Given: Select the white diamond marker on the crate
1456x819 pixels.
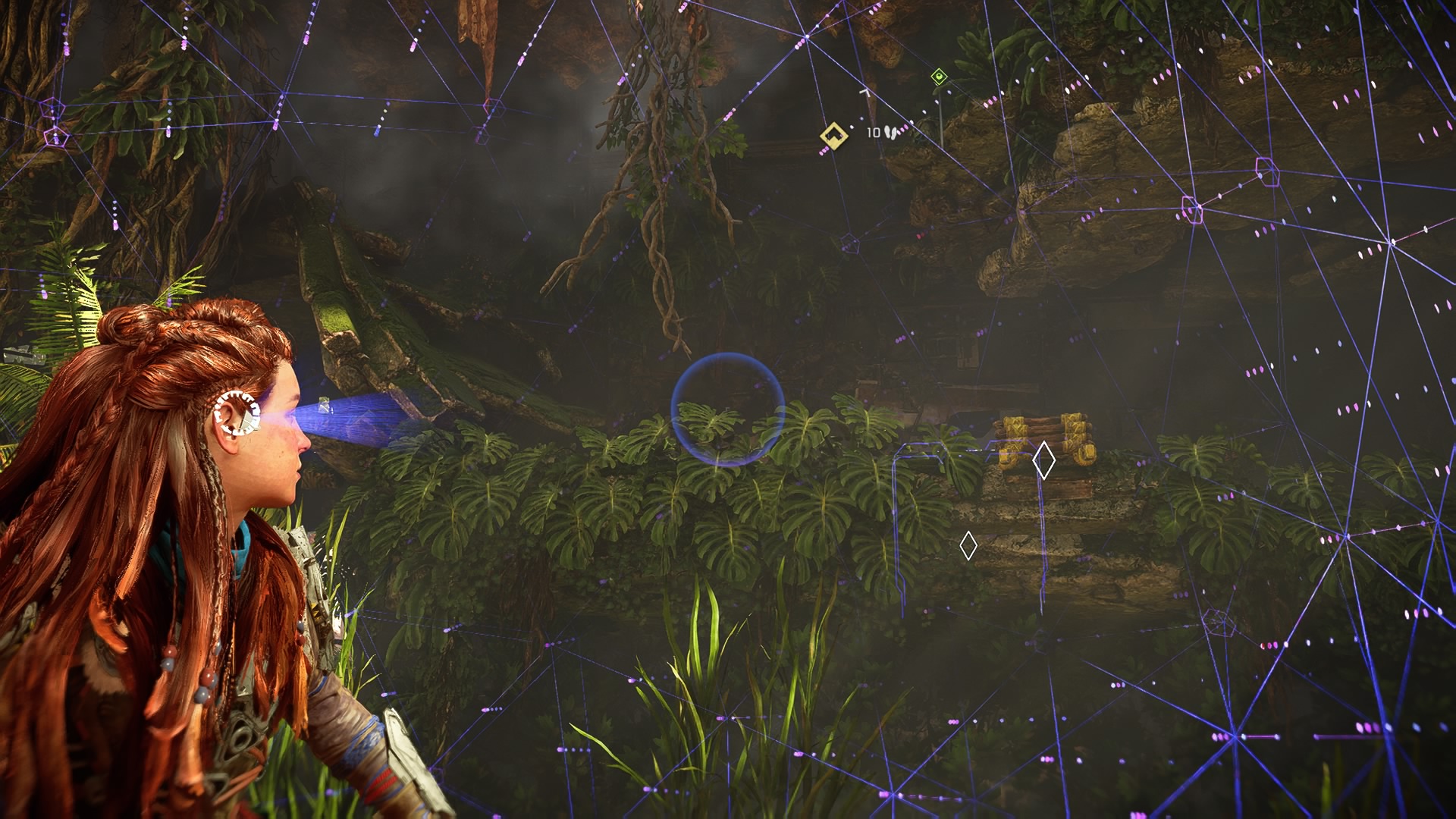Looking at the screenshot, I should pyautogui.click(x=1043, y=460).
